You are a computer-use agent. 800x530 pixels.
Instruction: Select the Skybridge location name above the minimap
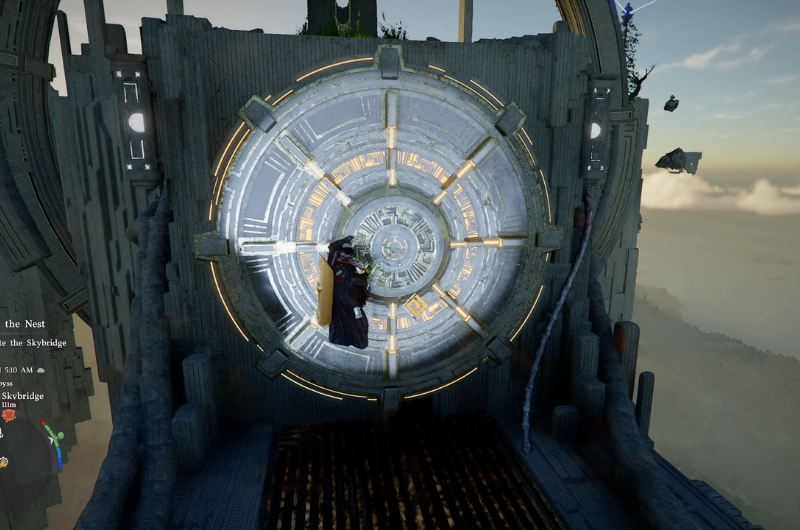(25, 396)
